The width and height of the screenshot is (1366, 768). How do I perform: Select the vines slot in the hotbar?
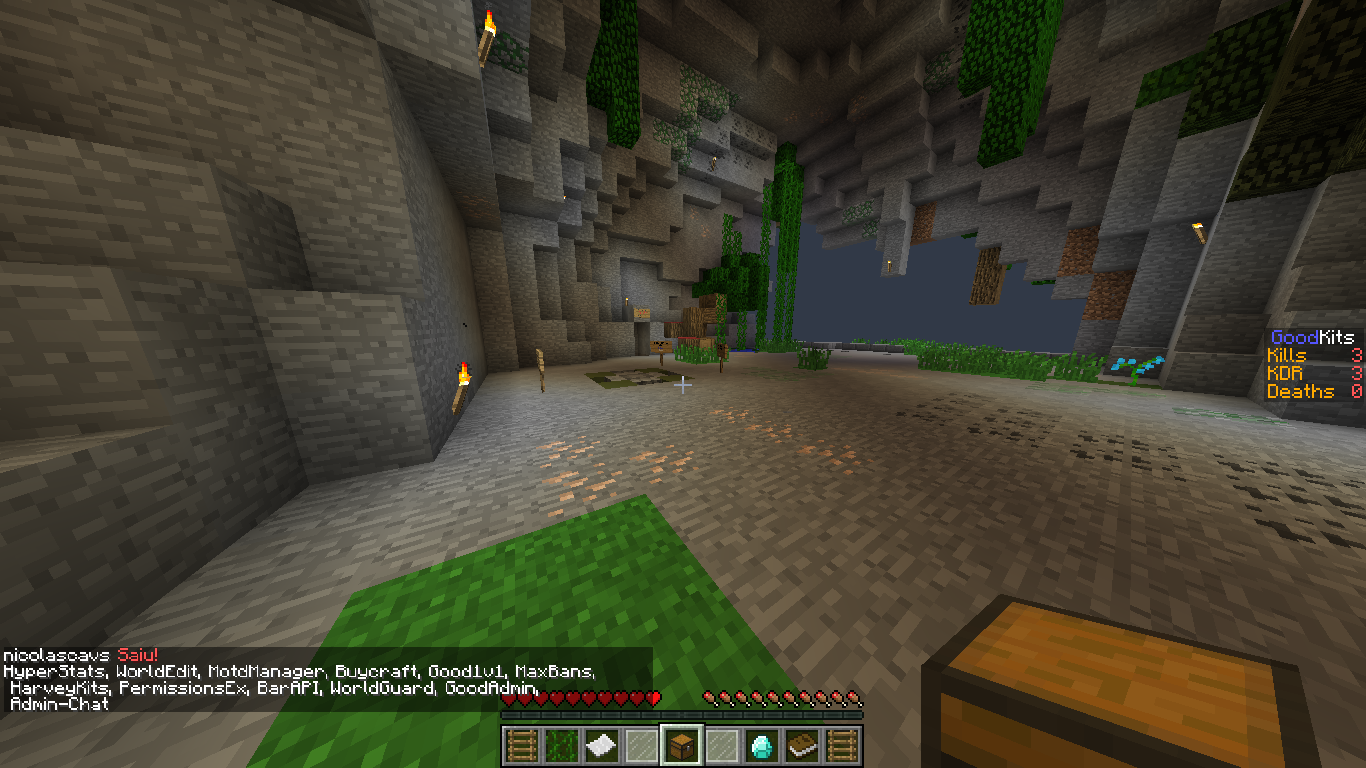point(561,744)
